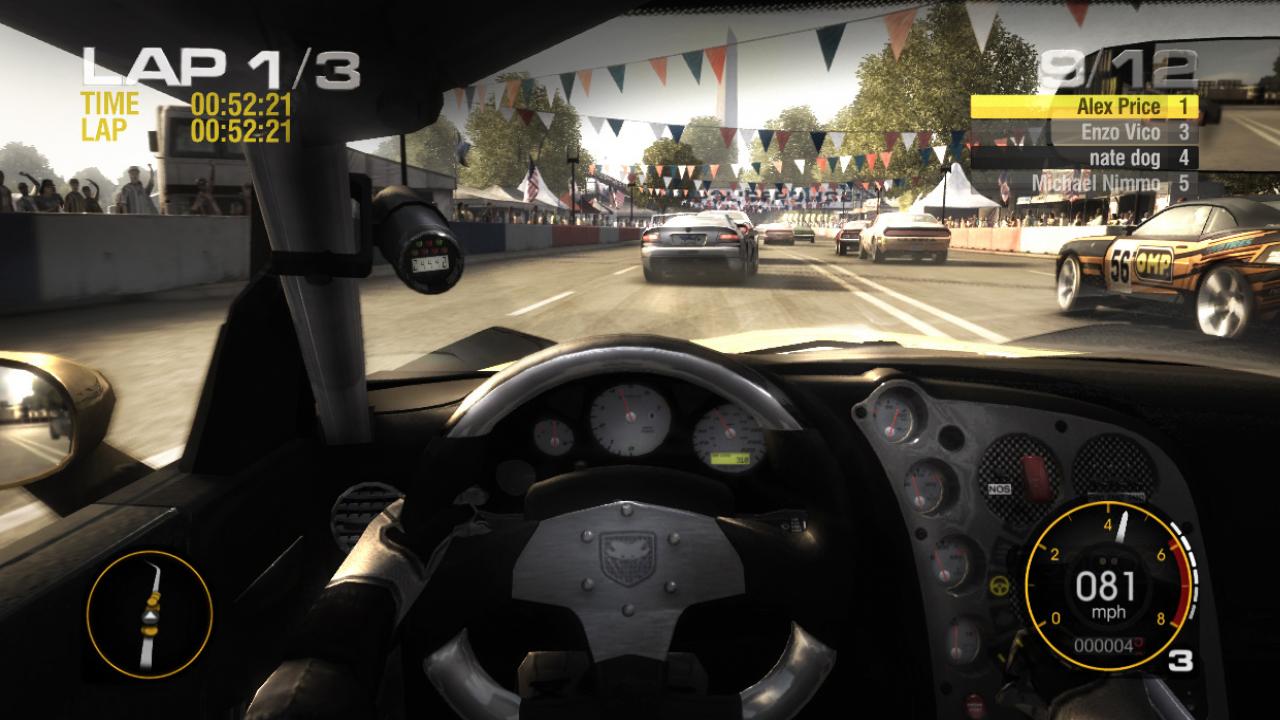
Task: Click the odometer reading 000004
Action: [x=1105, y=645]
